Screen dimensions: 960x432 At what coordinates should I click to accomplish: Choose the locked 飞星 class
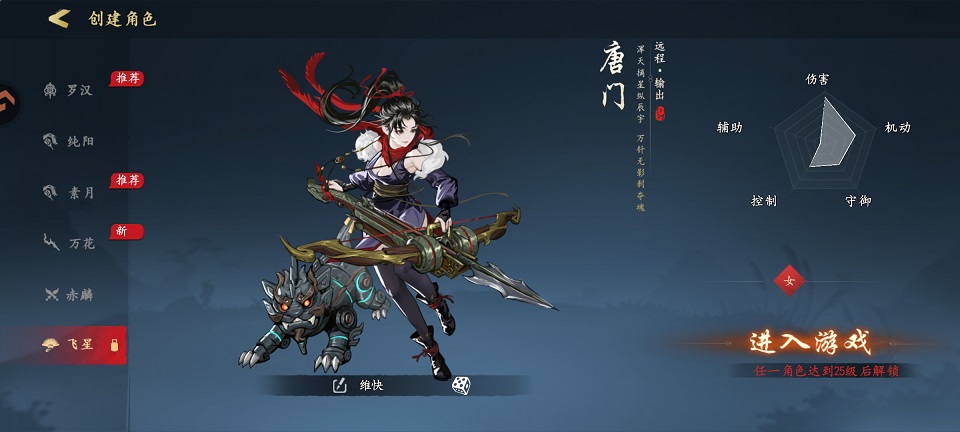[68, 345]
